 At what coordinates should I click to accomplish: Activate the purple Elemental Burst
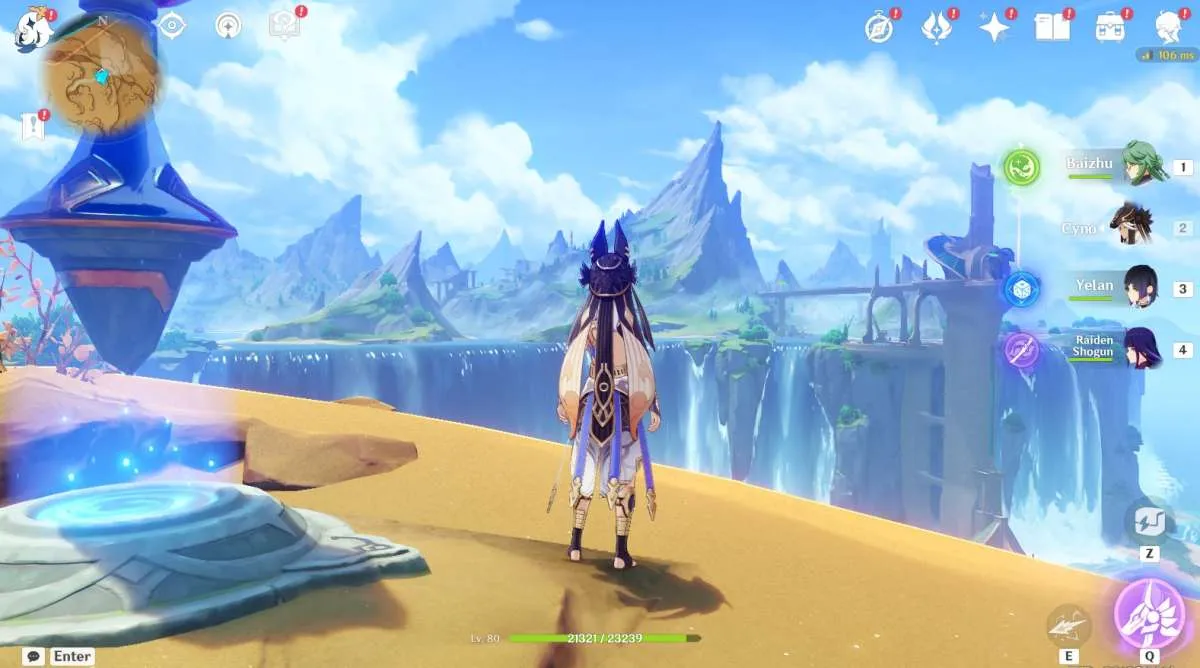(x=1149, y=613)
